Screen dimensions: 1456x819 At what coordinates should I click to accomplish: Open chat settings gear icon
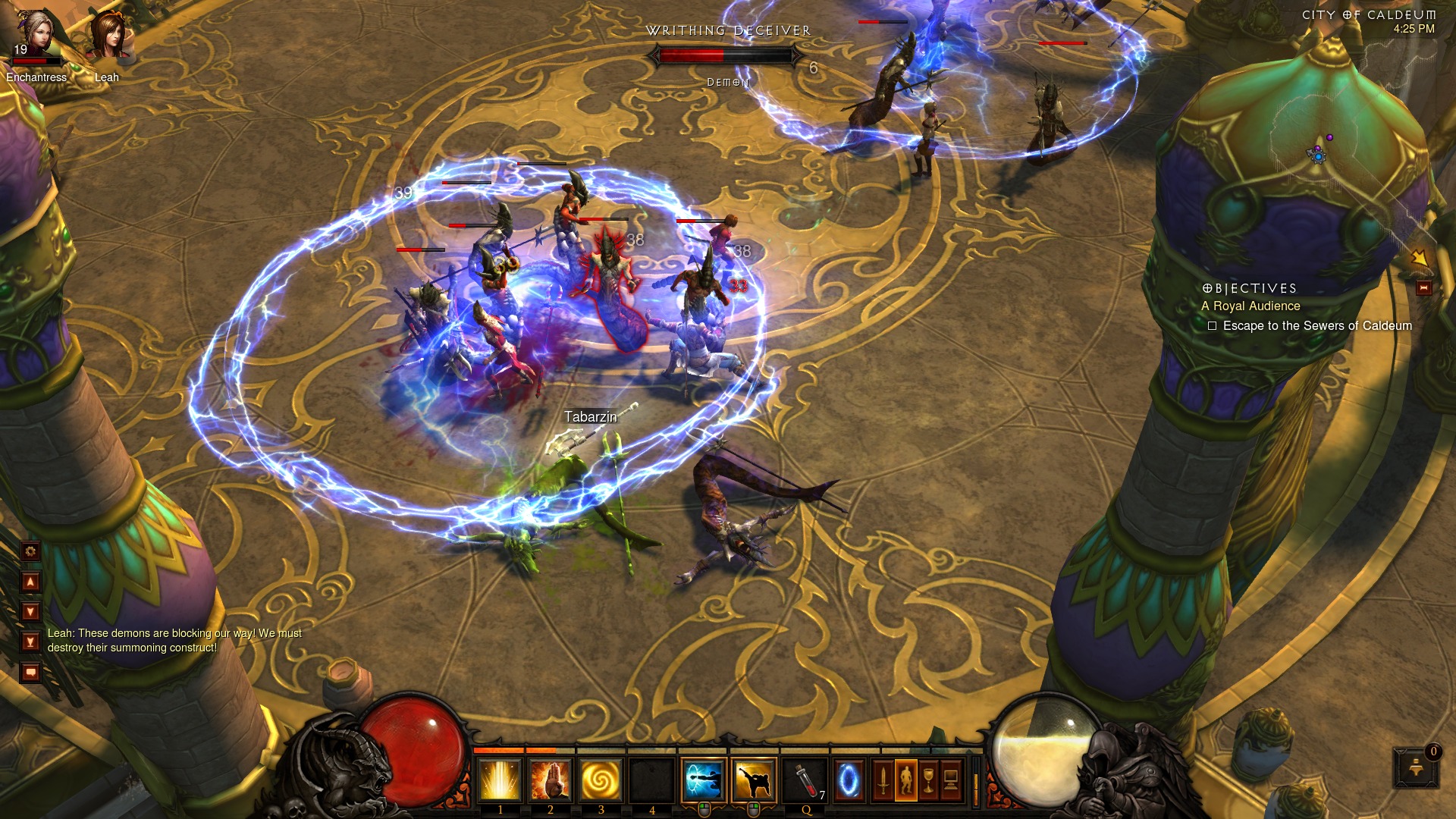click(30, 551)
